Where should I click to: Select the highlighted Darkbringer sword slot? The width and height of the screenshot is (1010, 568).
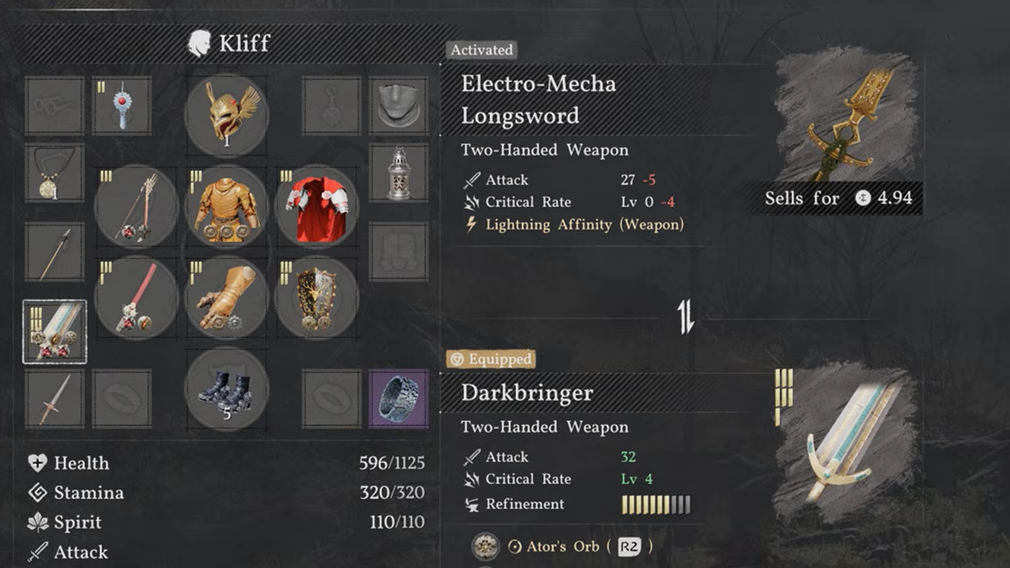pyautogui.click(x=54, y=332)
